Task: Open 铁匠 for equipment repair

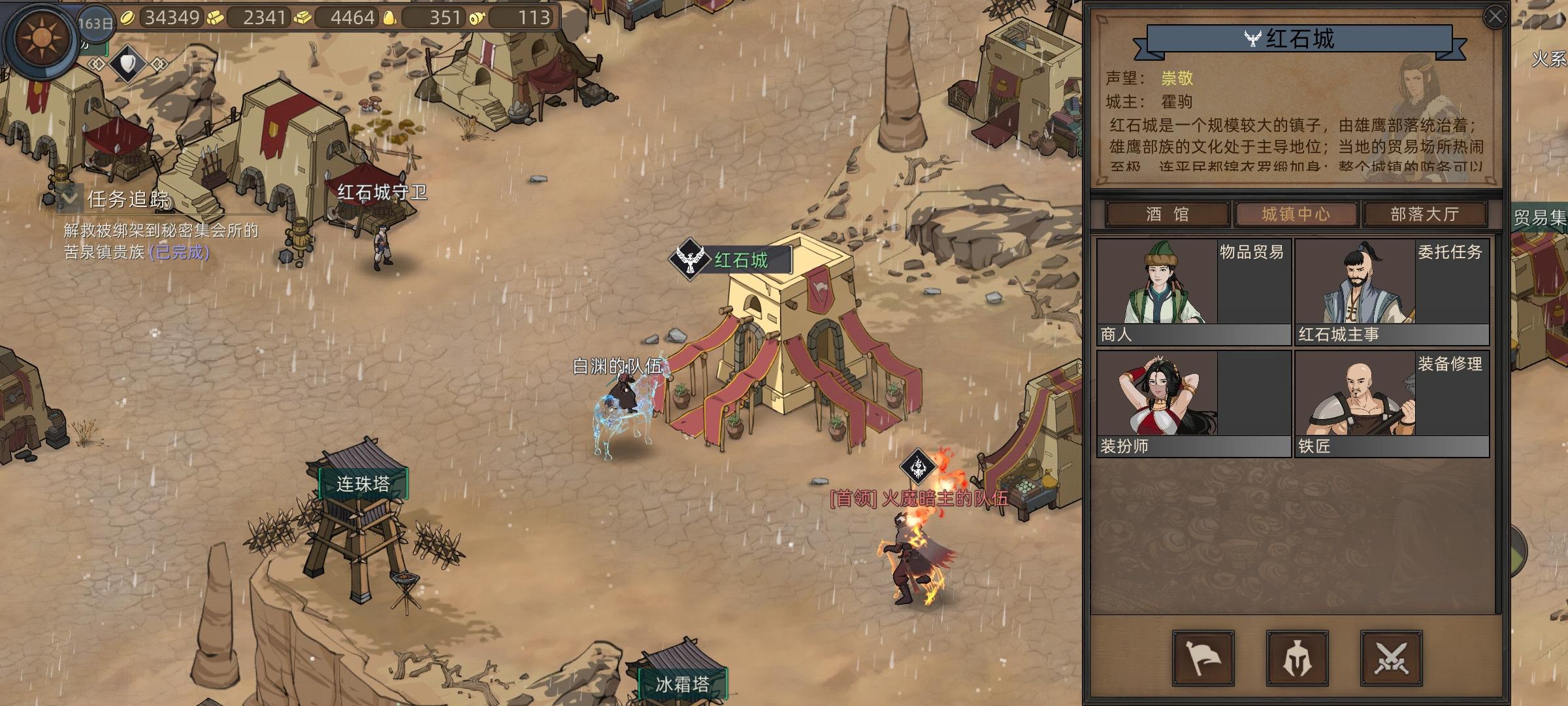Action: (1392, 403)
